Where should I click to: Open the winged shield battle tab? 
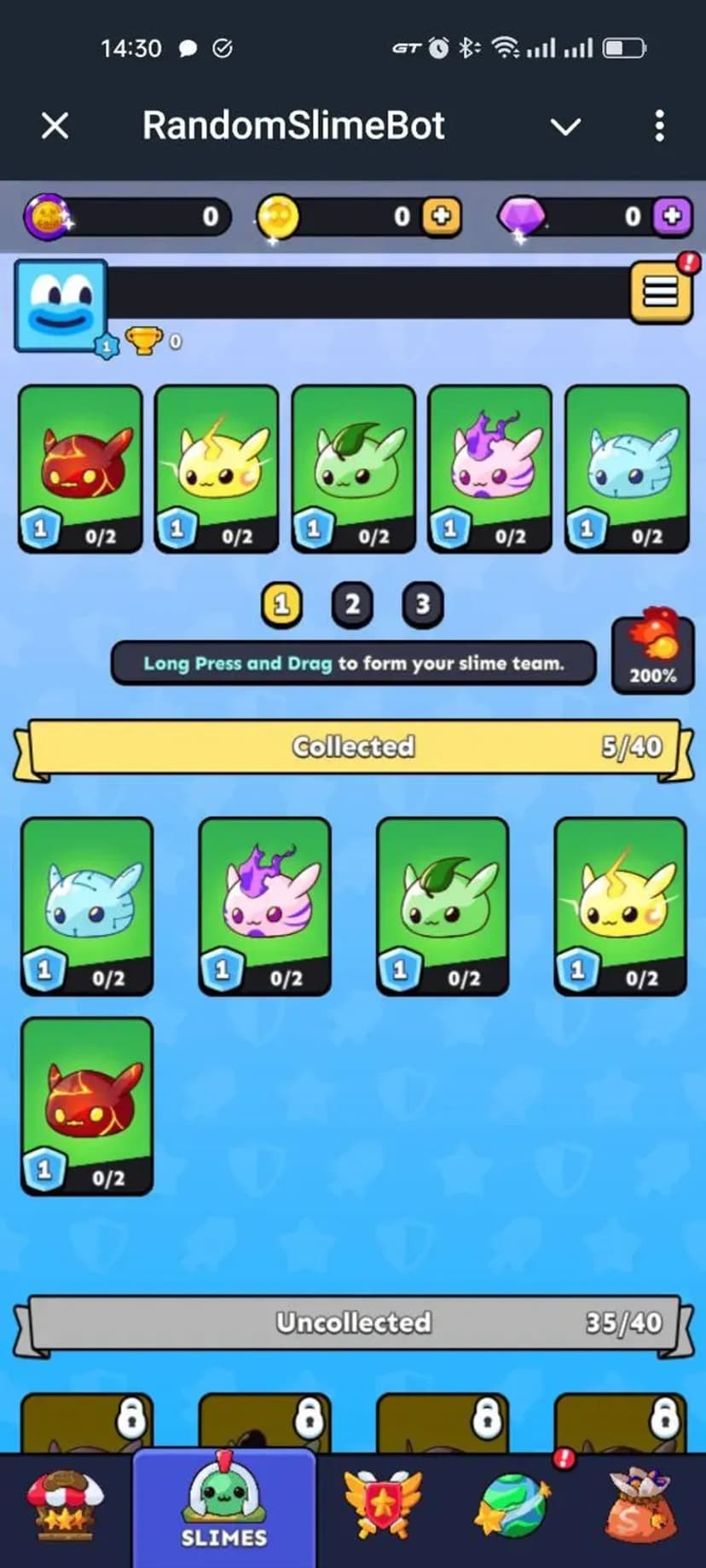pos(383,1507)
